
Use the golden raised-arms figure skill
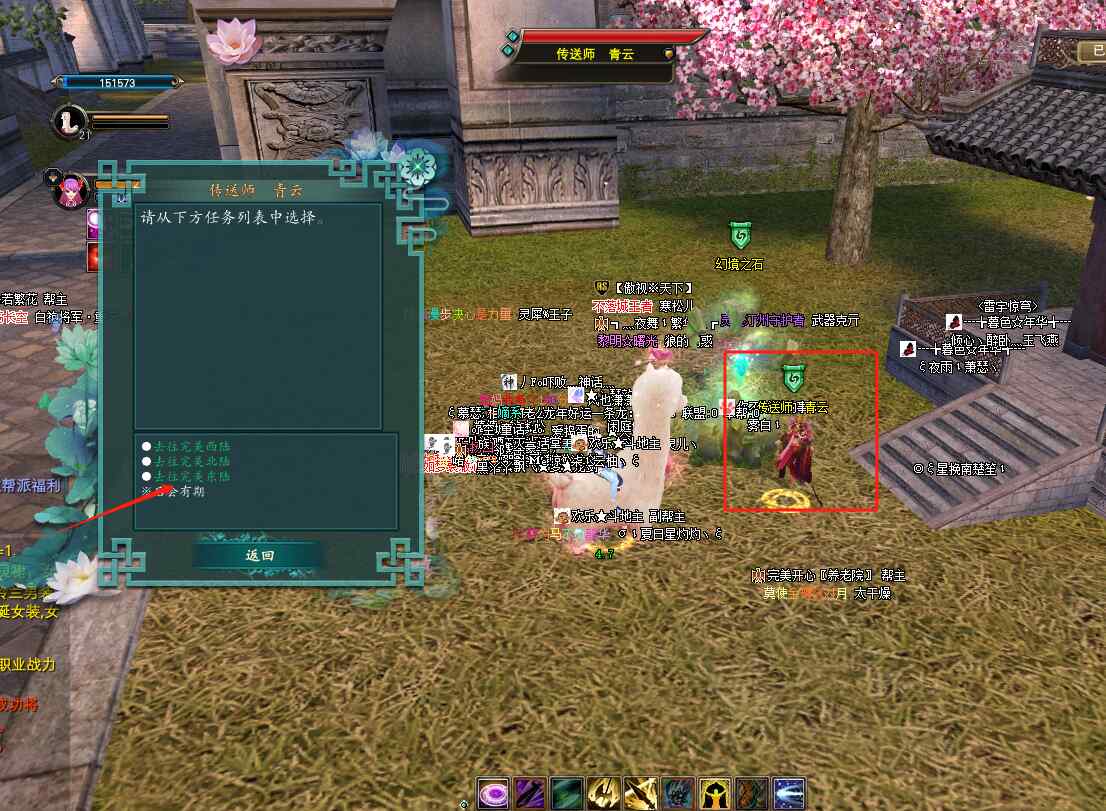coord(714,793)
